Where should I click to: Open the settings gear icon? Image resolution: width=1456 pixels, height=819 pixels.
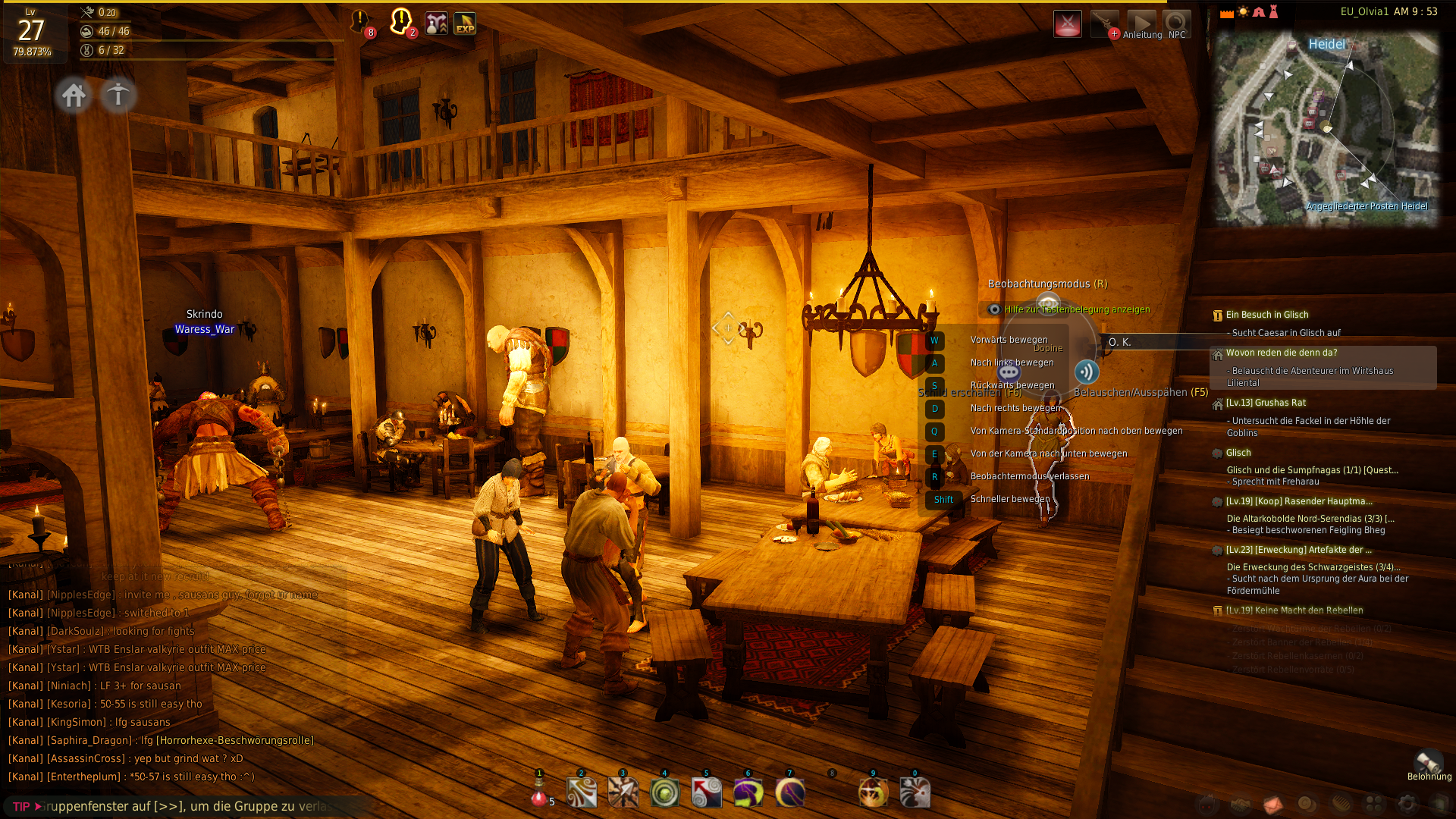click(1407, 804)
